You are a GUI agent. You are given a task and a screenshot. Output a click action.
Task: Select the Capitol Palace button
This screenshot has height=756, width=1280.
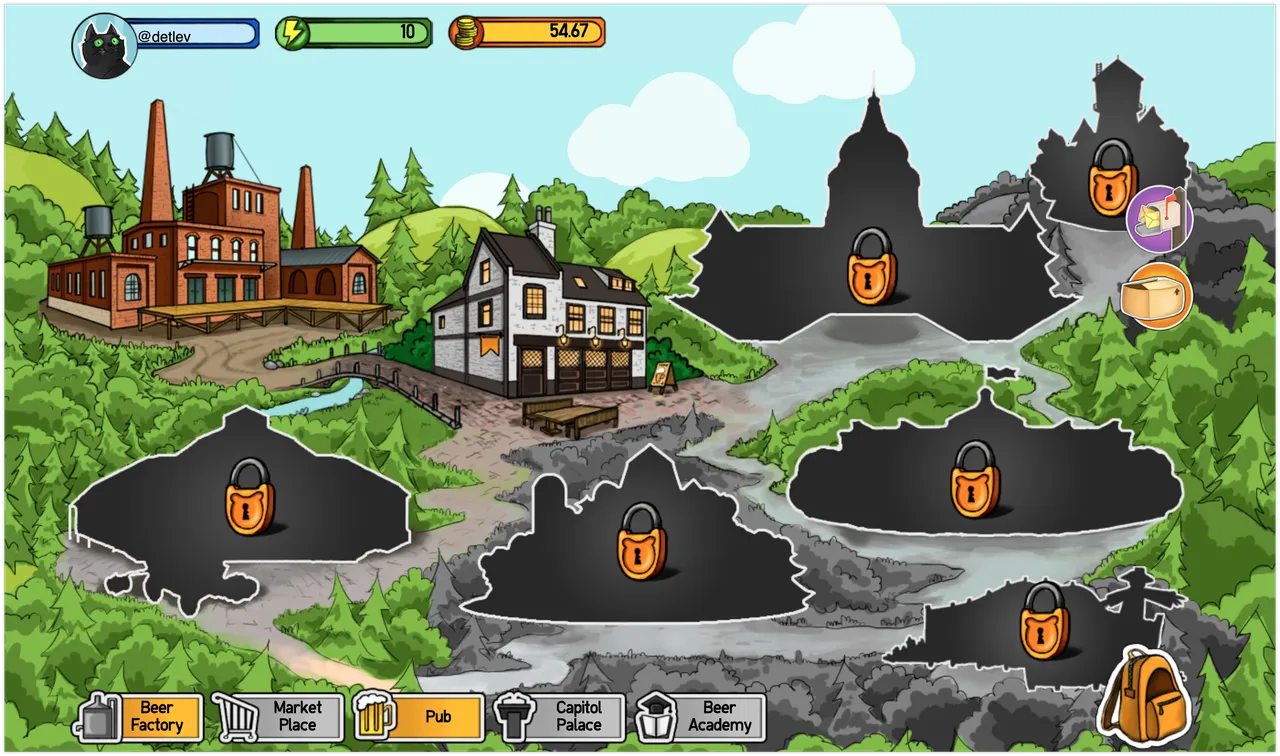click(x=562, y=716)
